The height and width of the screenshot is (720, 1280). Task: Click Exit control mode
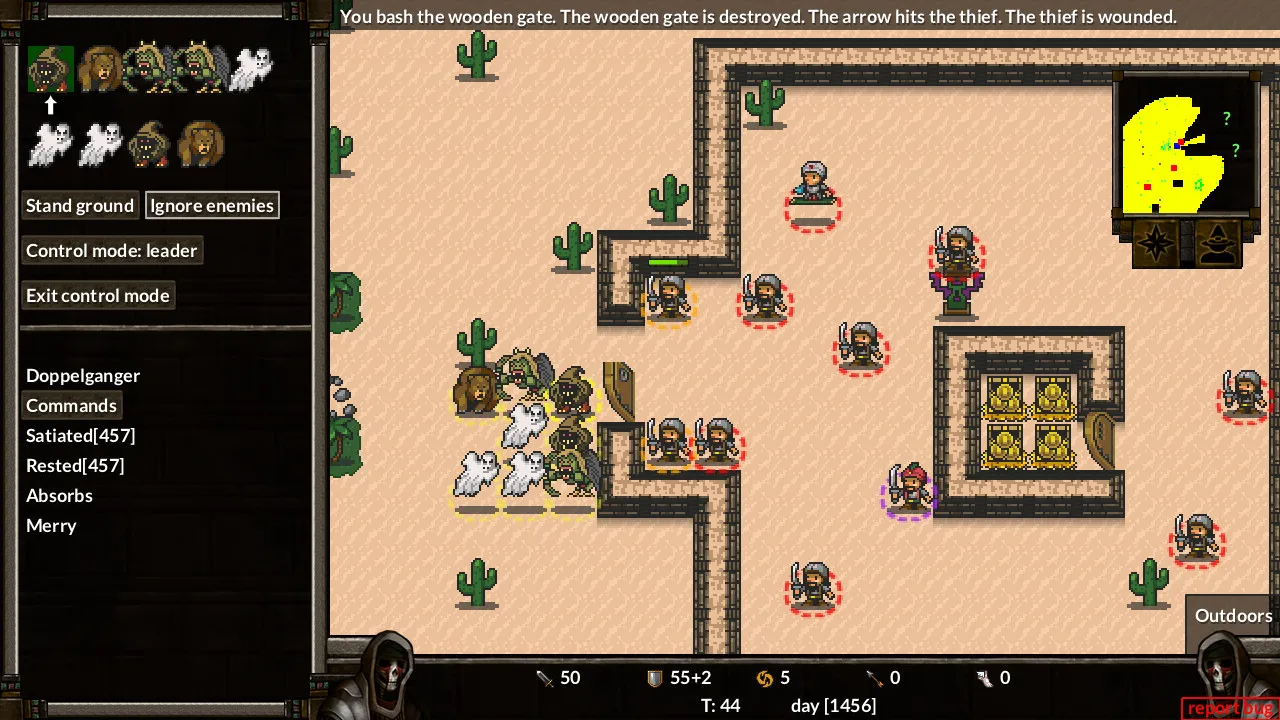[98, 296]
